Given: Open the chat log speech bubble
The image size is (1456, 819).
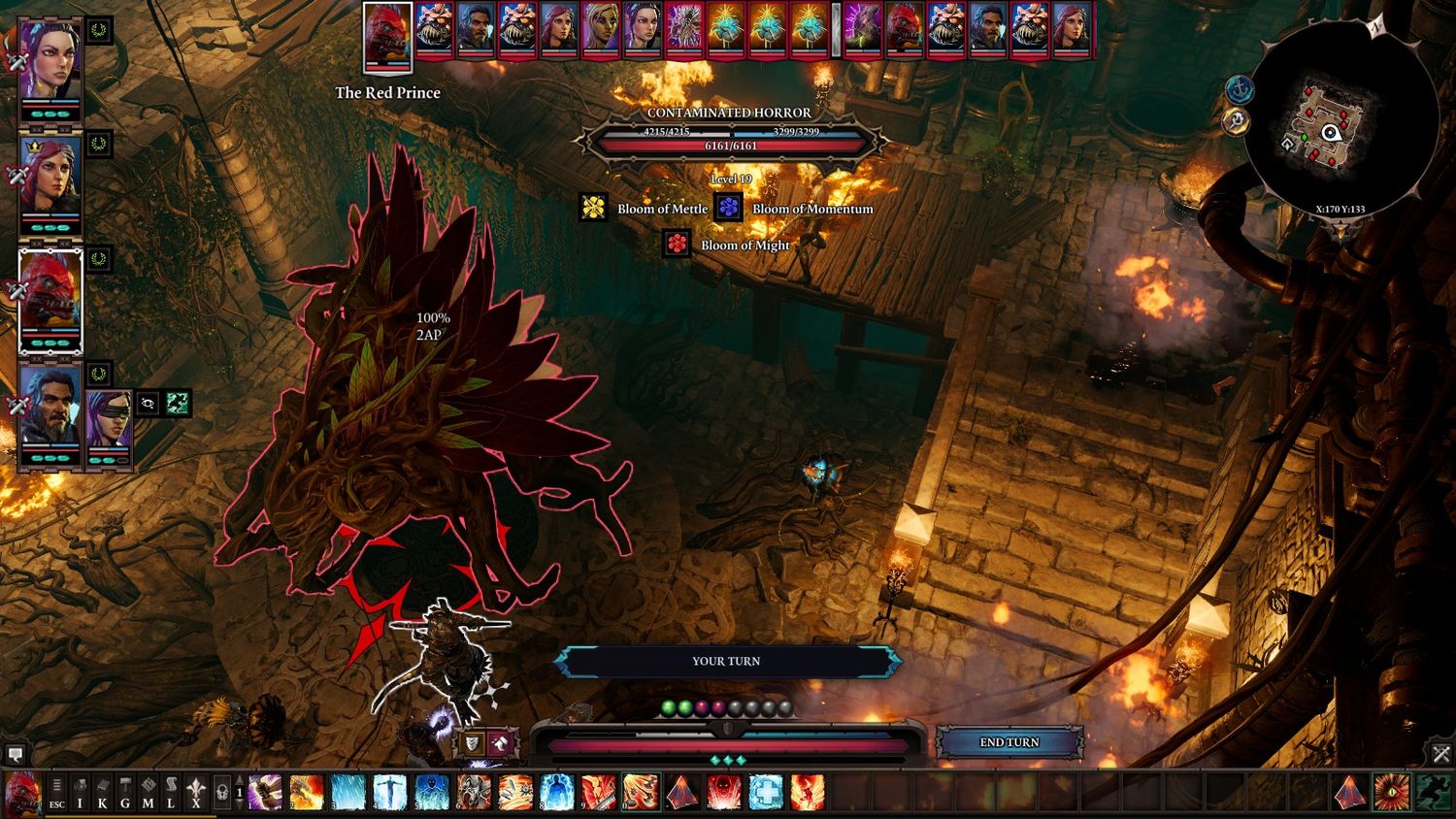Looking at the screenshot, I should 16,753.
